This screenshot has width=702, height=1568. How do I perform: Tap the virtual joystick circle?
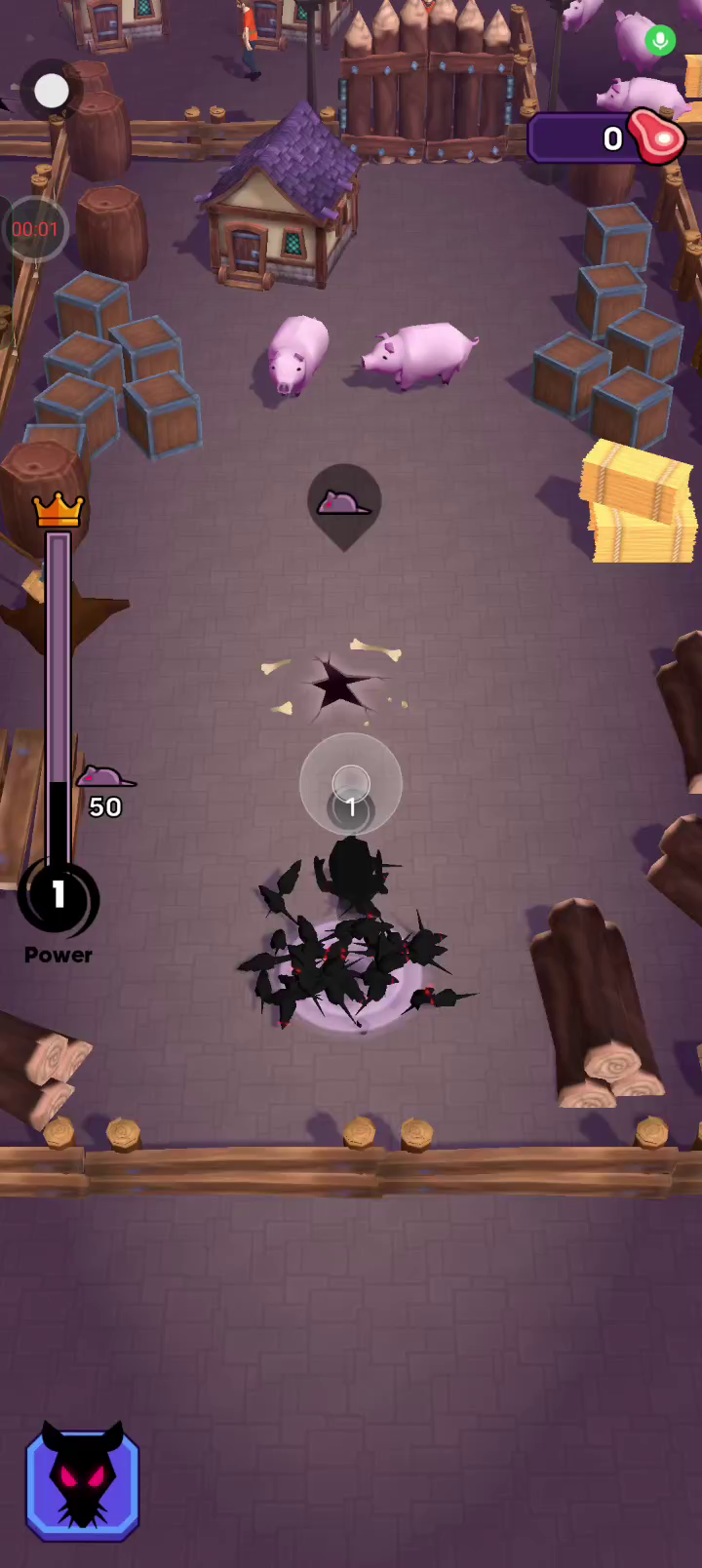(x=351, y=783)
